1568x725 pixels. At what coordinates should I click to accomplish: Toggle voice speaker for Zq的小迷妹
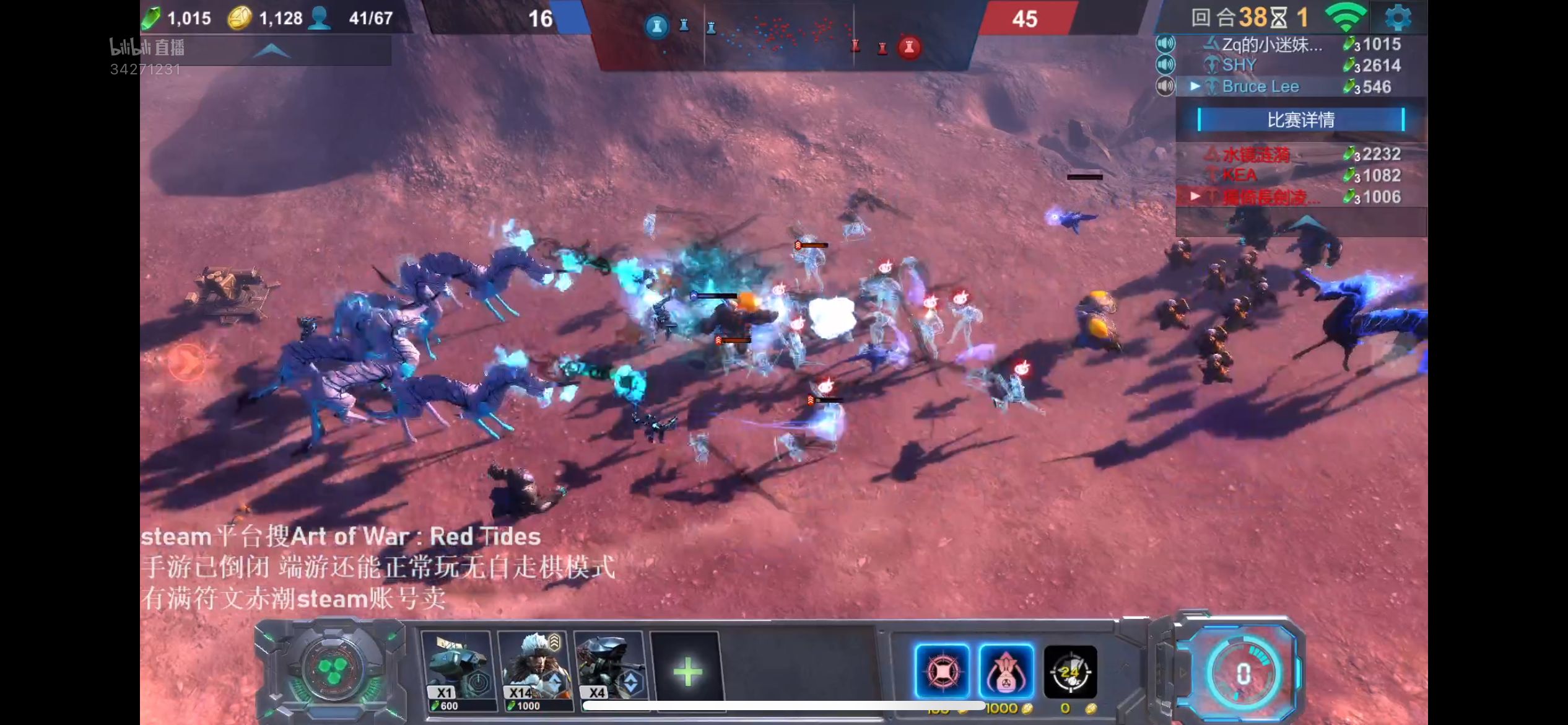1165,43
